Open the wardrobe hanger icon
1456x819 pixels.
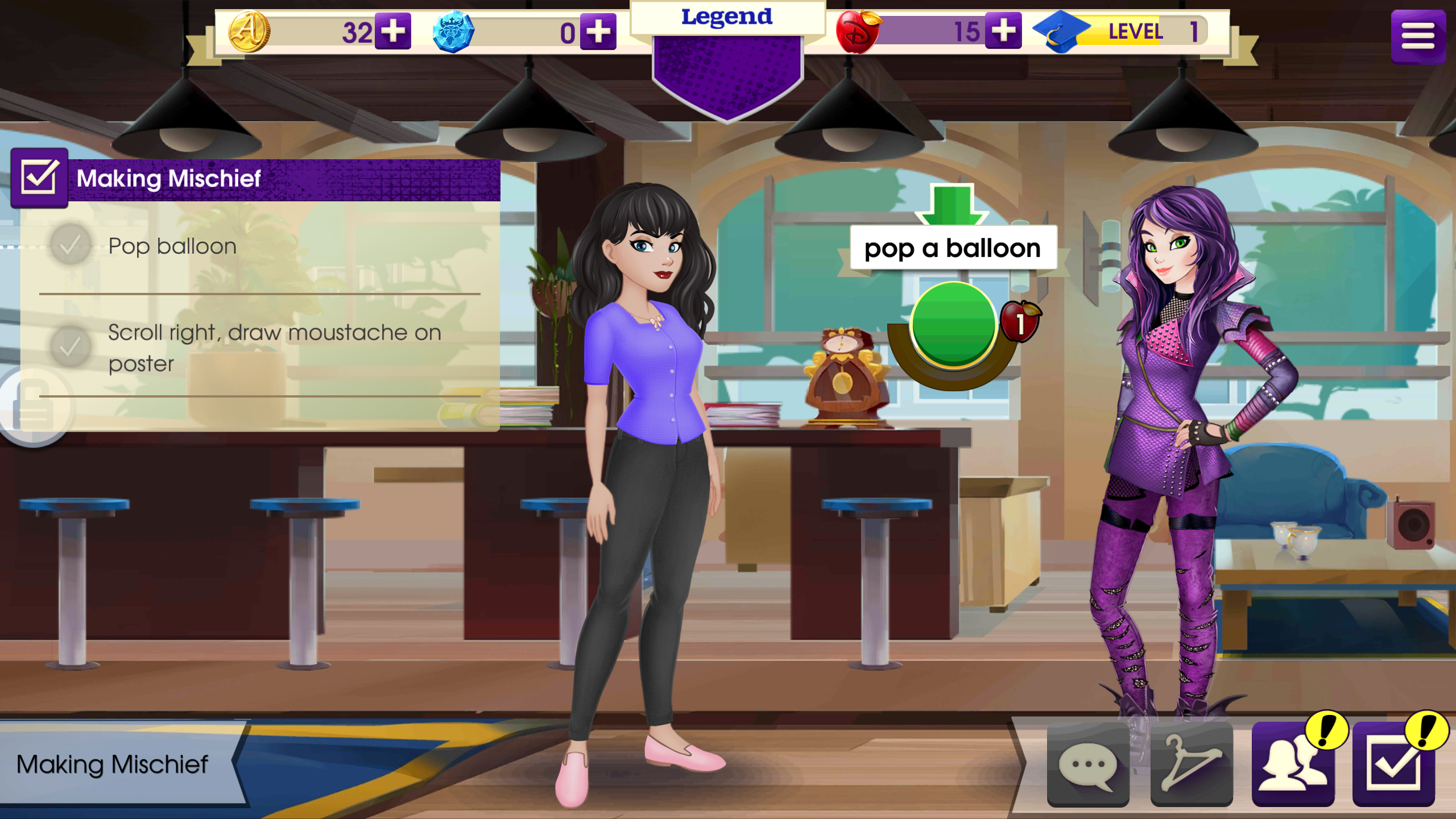[x=1191, y=764]
